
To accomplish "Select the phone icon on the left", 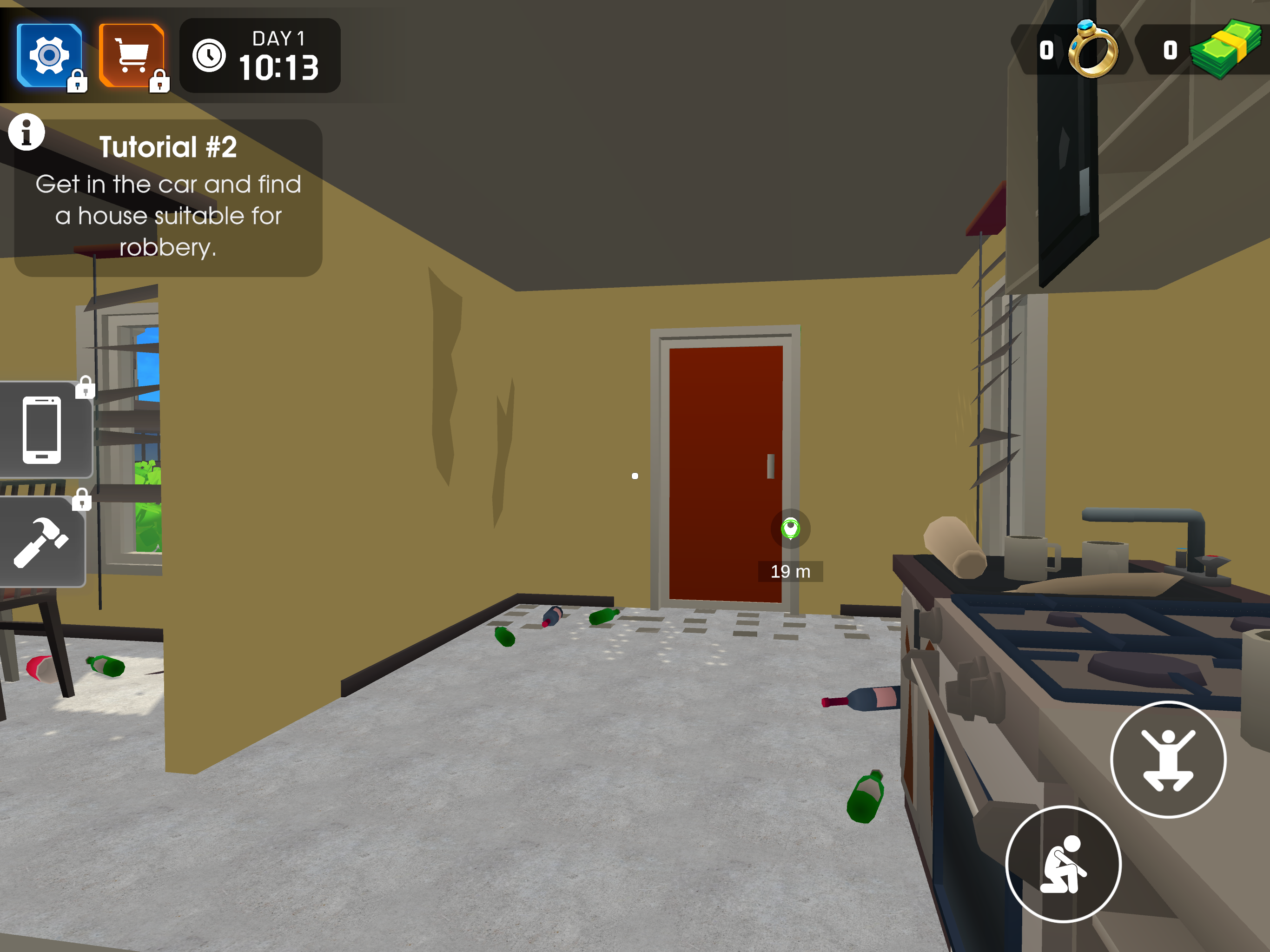I will [x=41, y=430].
